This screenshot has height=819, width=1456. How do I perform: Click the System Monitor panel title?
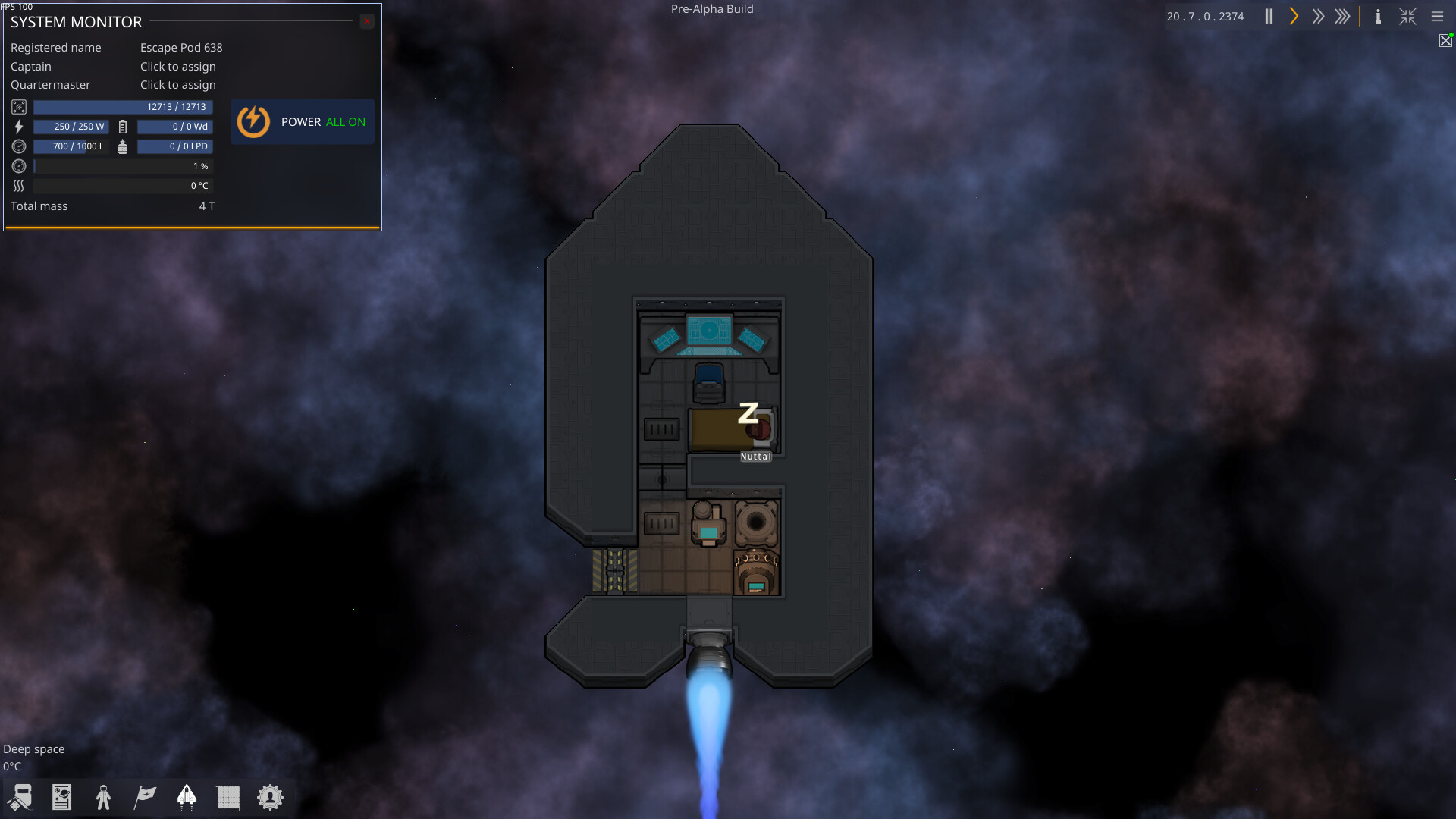75,23
